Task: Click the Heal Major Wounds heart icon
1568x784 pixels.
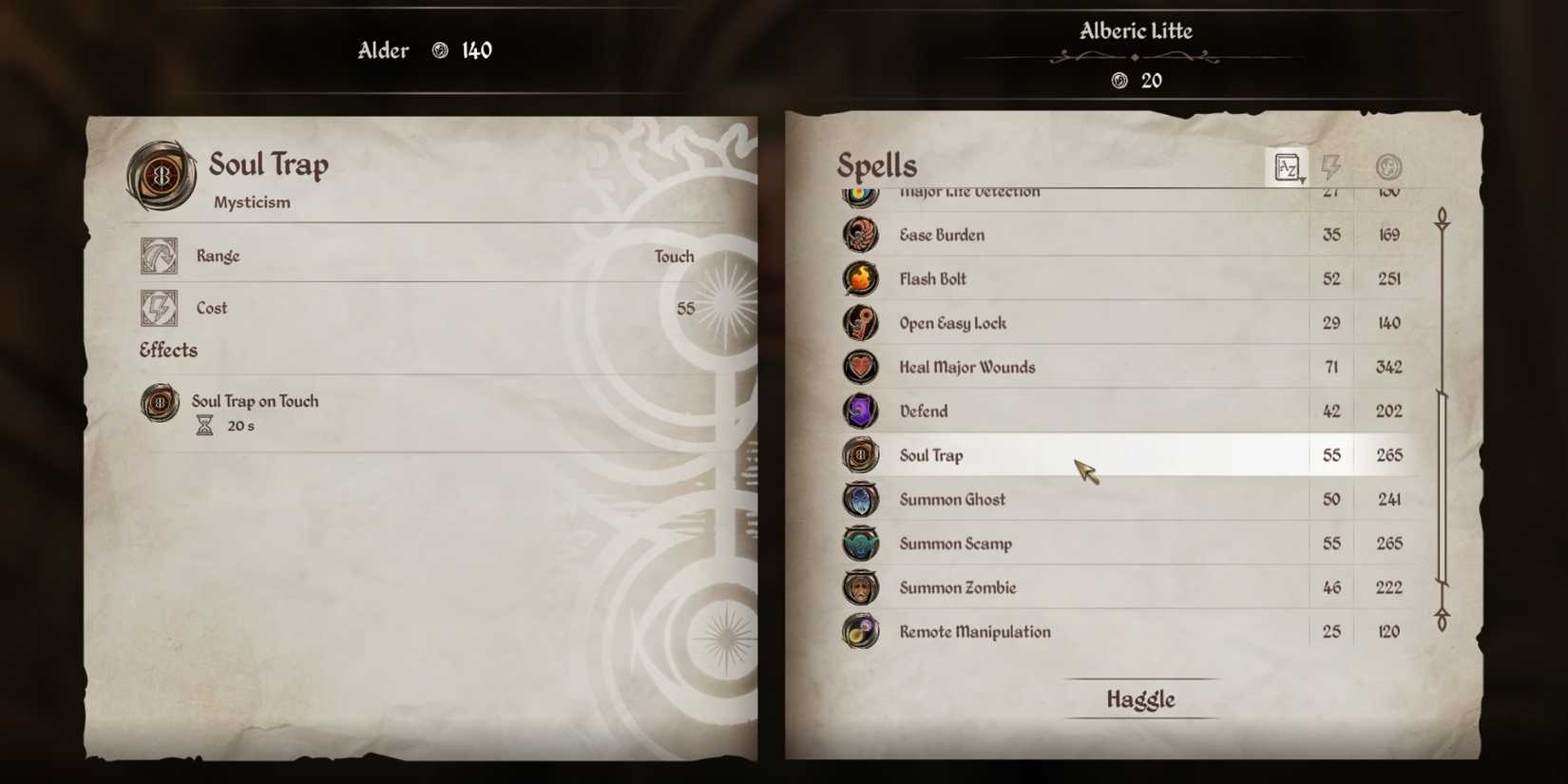Action: [861, 367]
